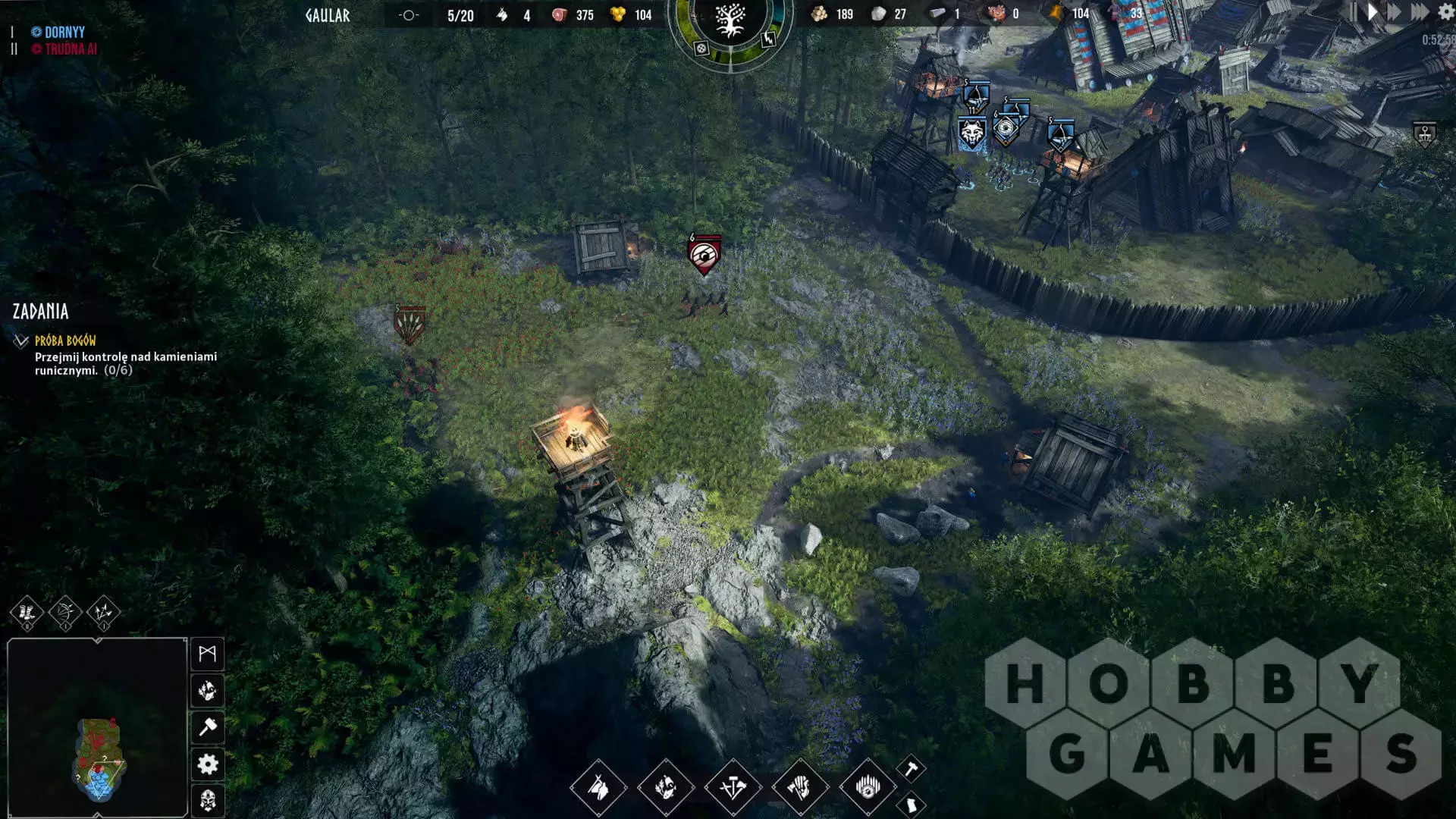Open the rune banner panel beside minimap
1456x819 pixels.
click(x=207, y=654)
